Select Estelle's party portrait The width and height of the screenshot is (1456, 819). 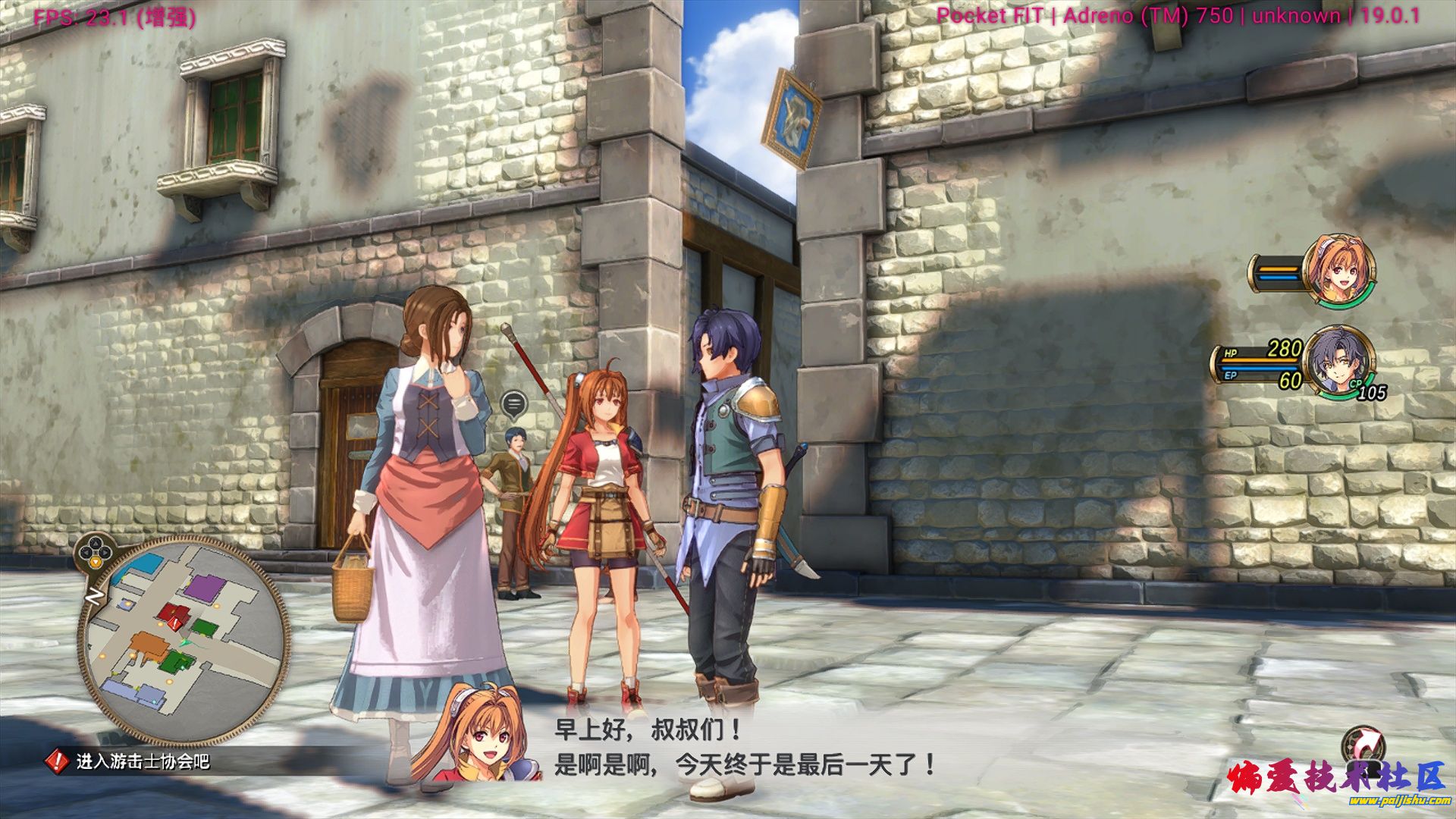pos(1339,271)
